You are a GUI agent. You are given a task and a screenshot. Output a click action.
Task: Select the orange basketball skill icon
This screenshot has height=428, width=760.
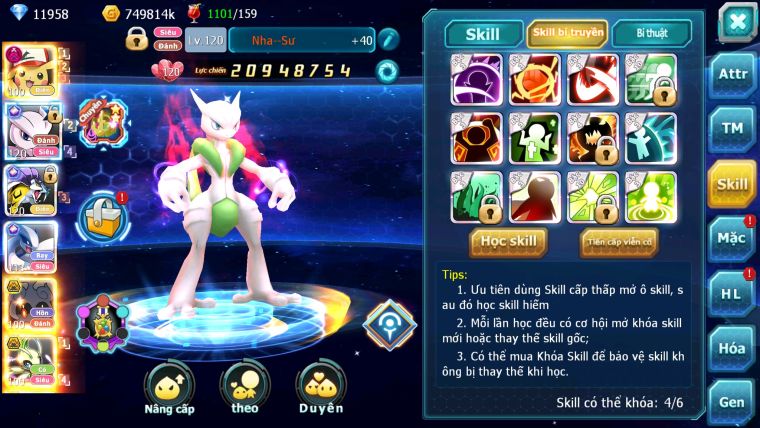[534, 80]
